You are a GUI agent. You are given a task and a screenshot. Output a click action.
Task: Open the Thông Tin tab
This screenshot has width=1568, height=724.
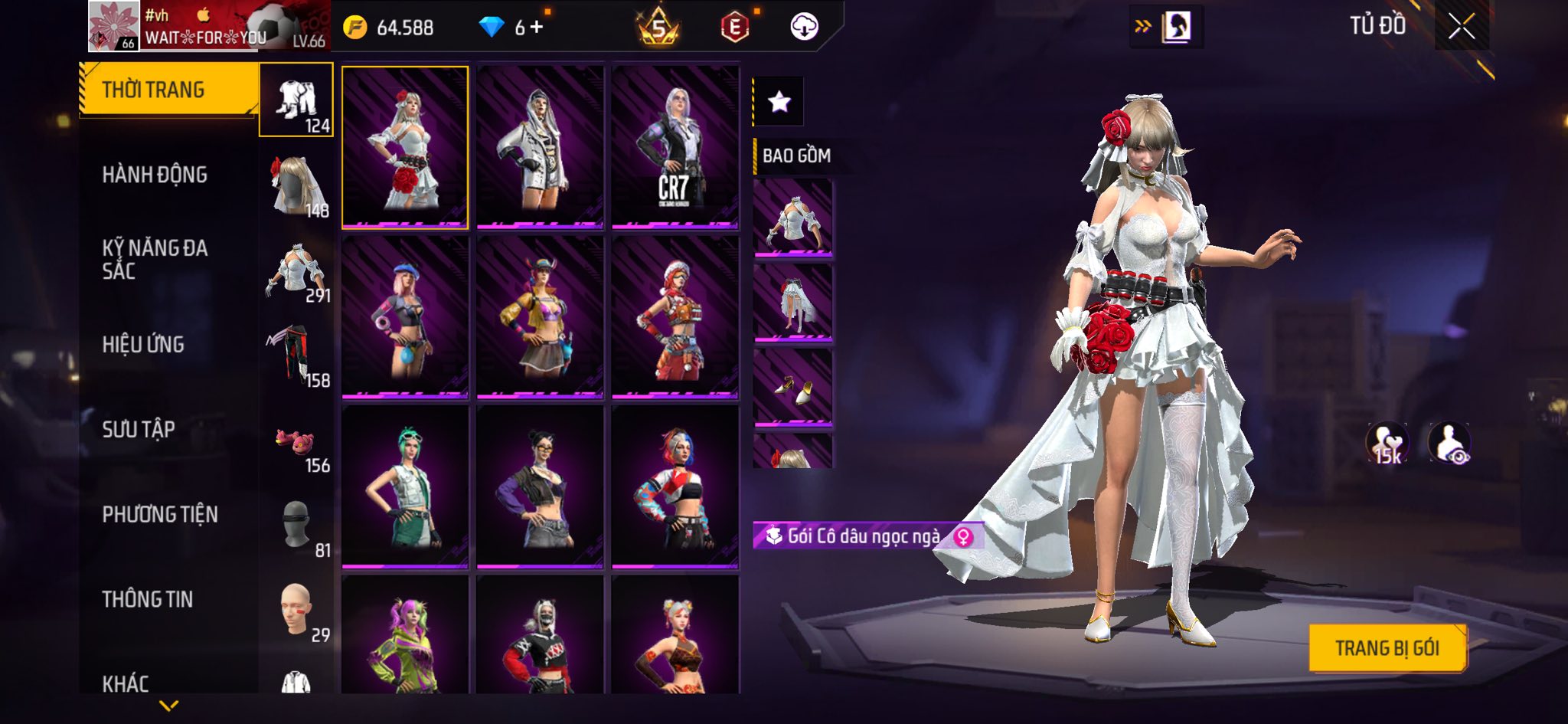tap(148, 599)
